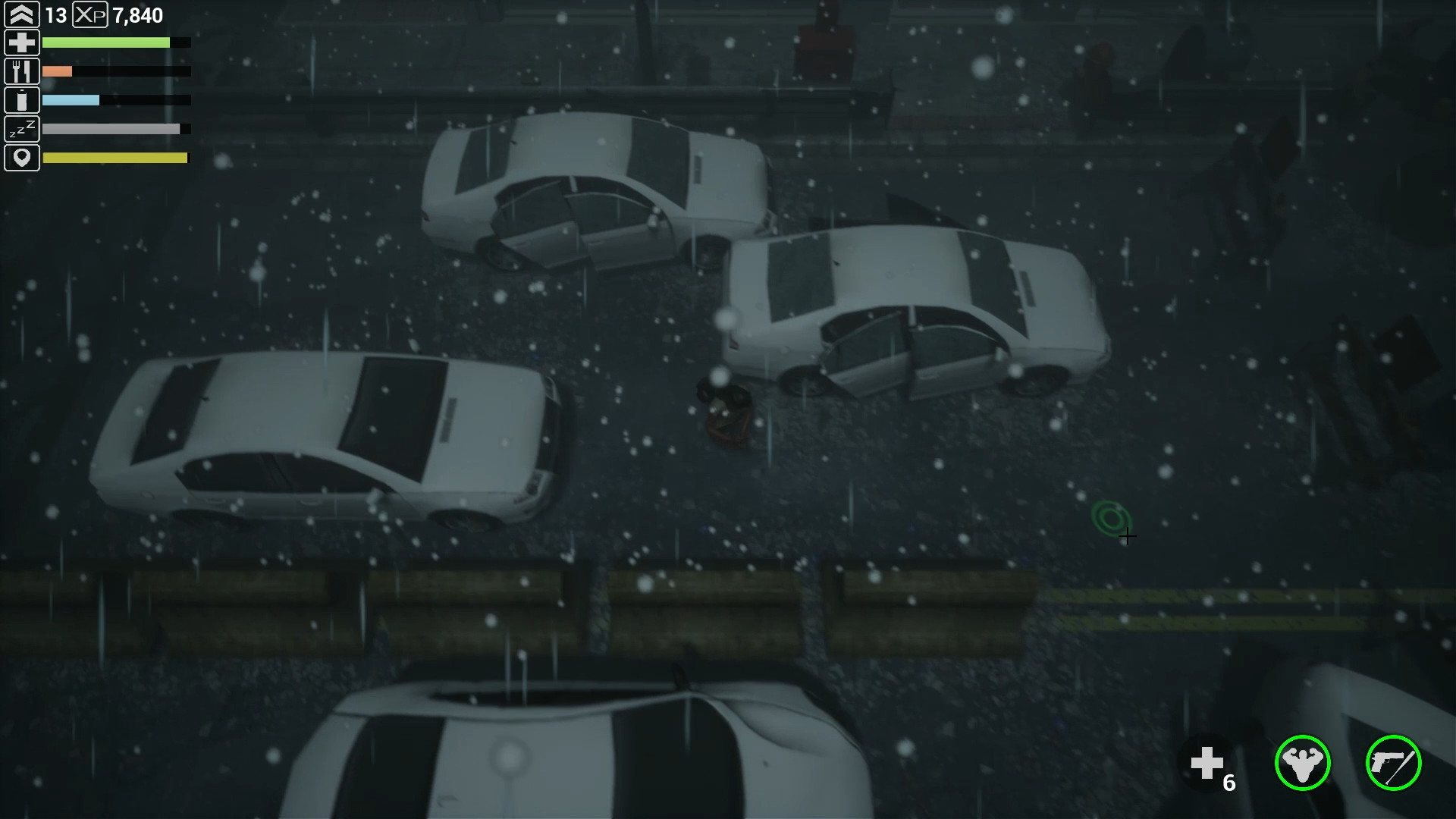
Task: Click the thirst water bottle icon
Action: pyautogui.click(x=22, y=99)
